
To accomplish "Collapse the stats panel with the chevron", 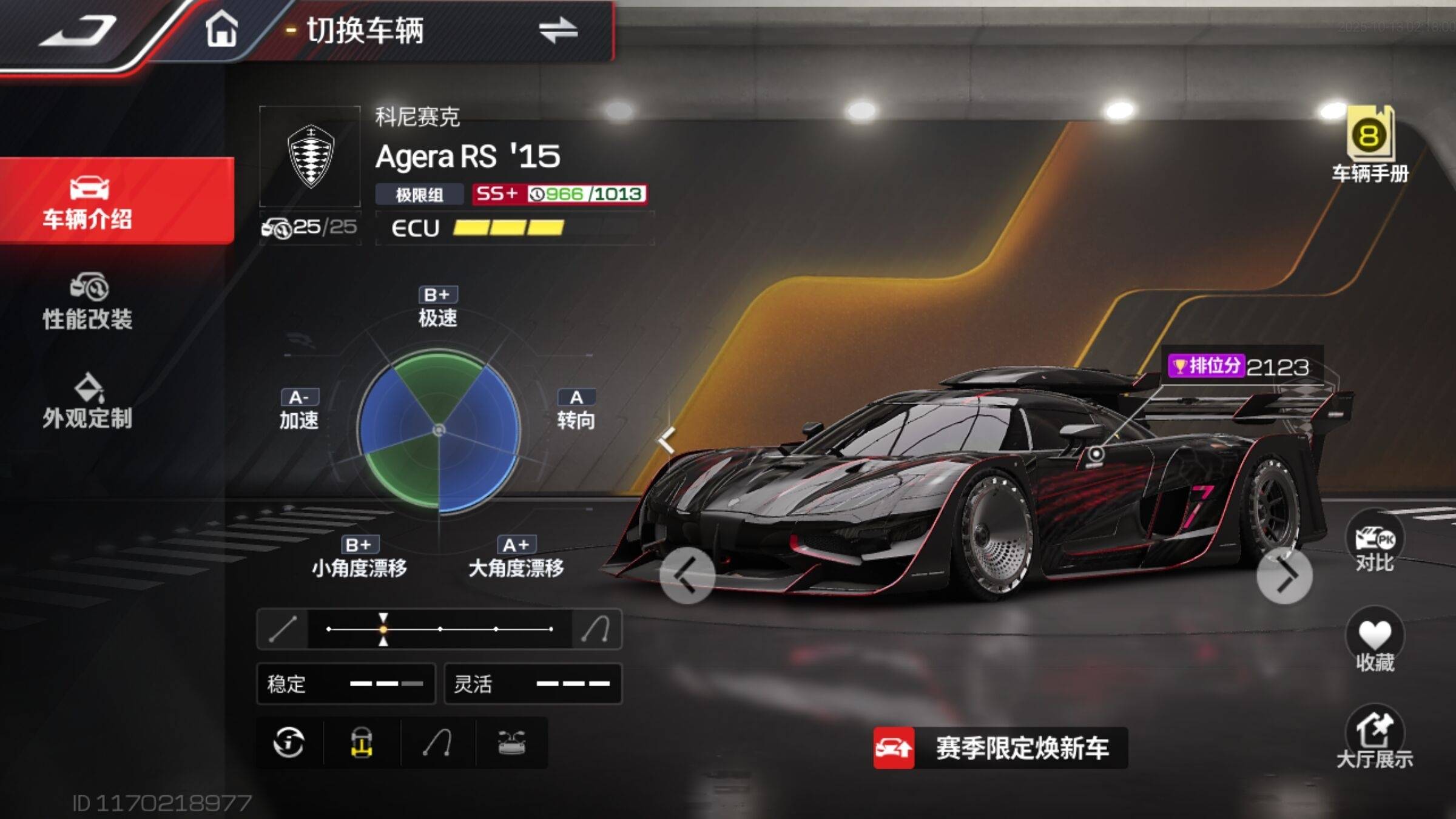I will (x=667, y=440).
